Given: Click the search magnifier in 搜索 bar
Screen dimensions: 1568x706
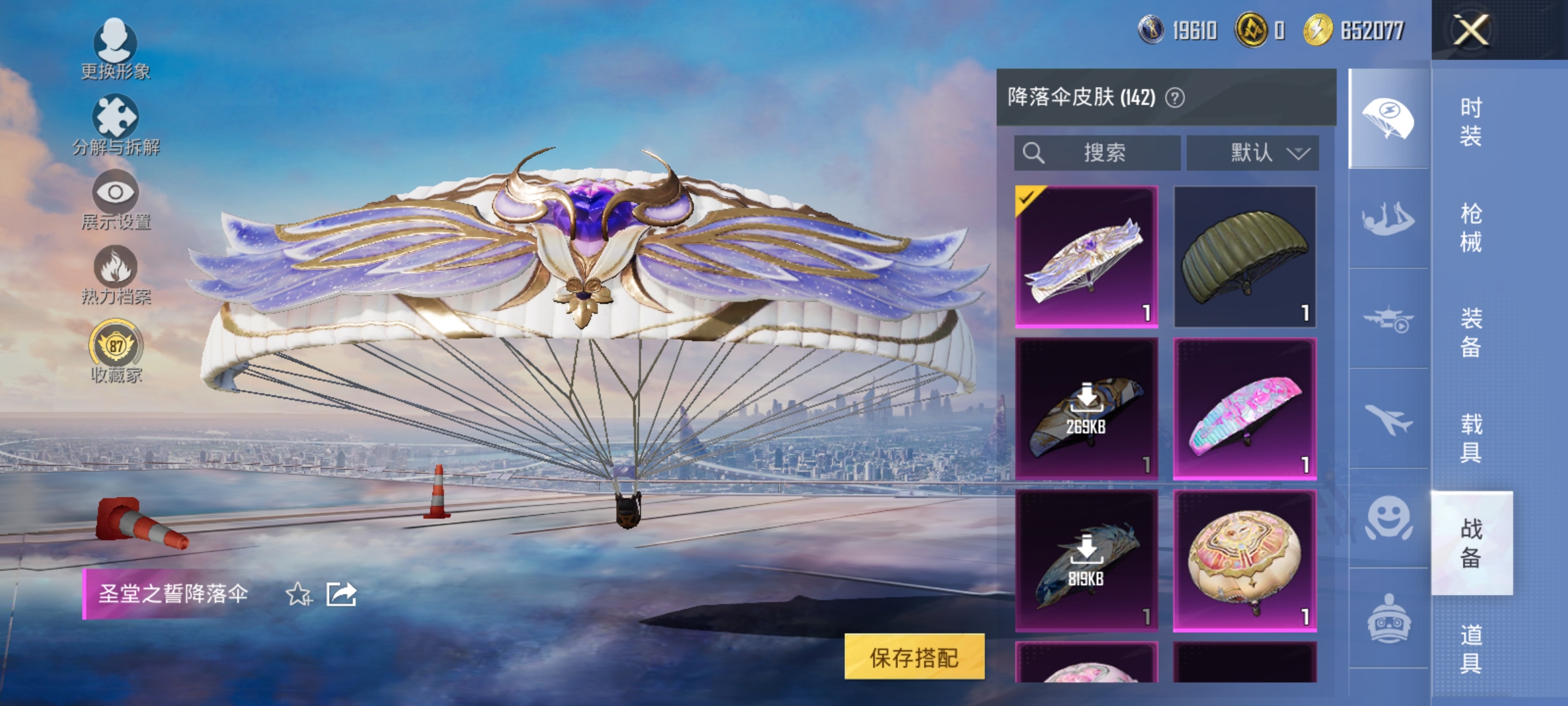Looking at the screenshot, I should tap(1034, 152).
